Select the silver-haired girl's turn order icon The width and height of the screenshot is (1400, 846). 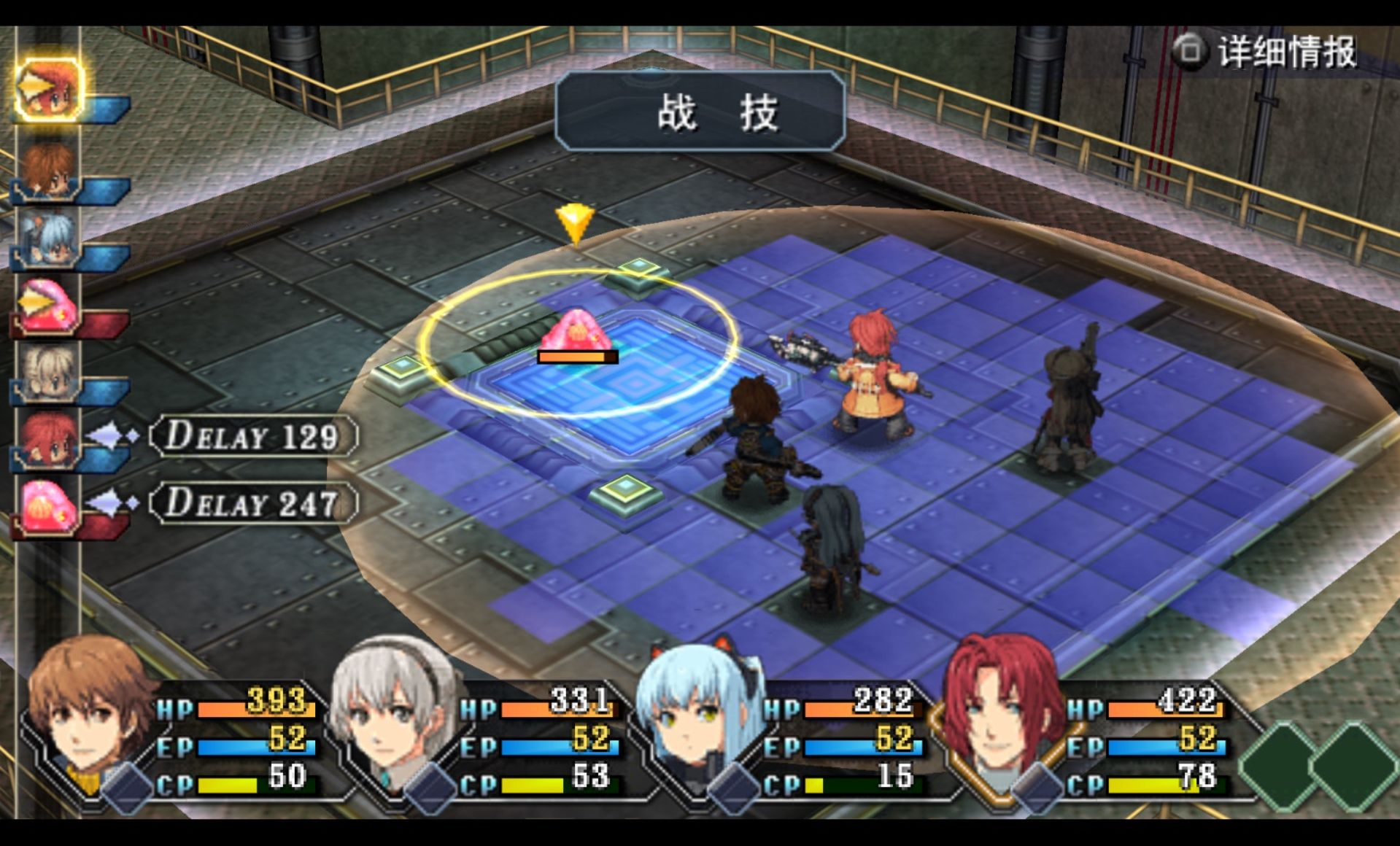[47, 373]
